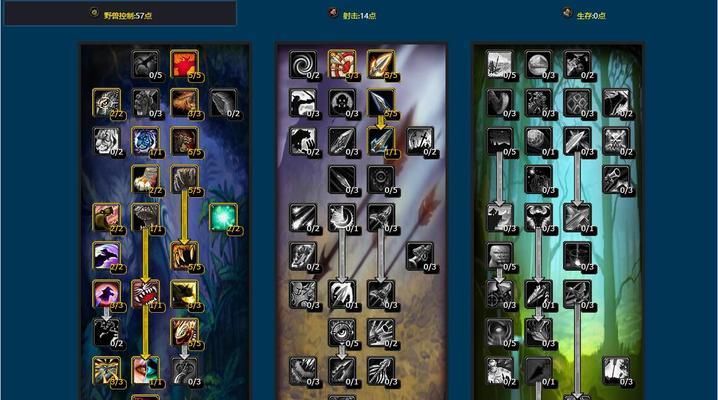Select the Lethal Shots arrowhead talent, 5/5
This screenshot has height=400, width=718.
click(x=380, y=64)
